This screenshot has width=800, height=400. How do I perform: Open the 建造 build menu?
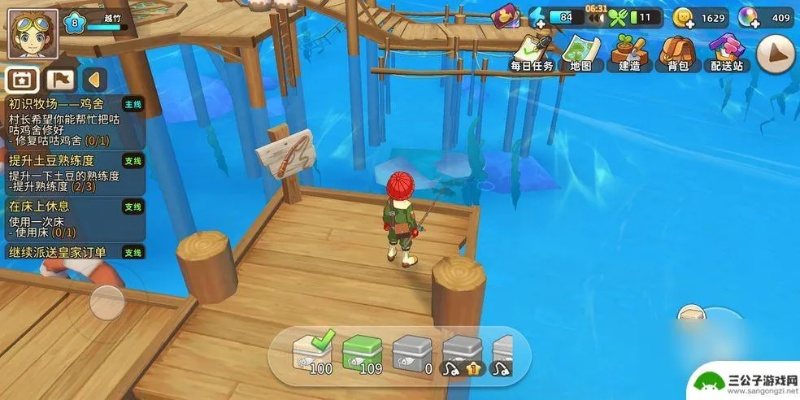(x=629, y=52)
